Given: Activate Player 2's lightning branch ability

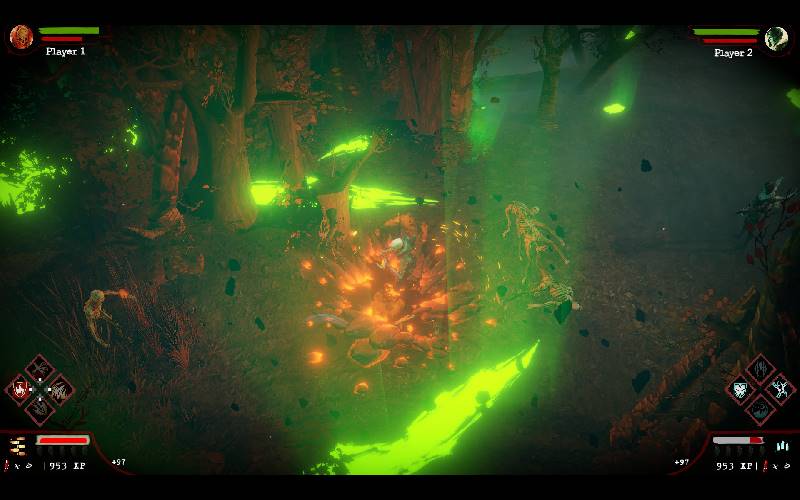Looking at the screenshot, I should click(779, 387).
